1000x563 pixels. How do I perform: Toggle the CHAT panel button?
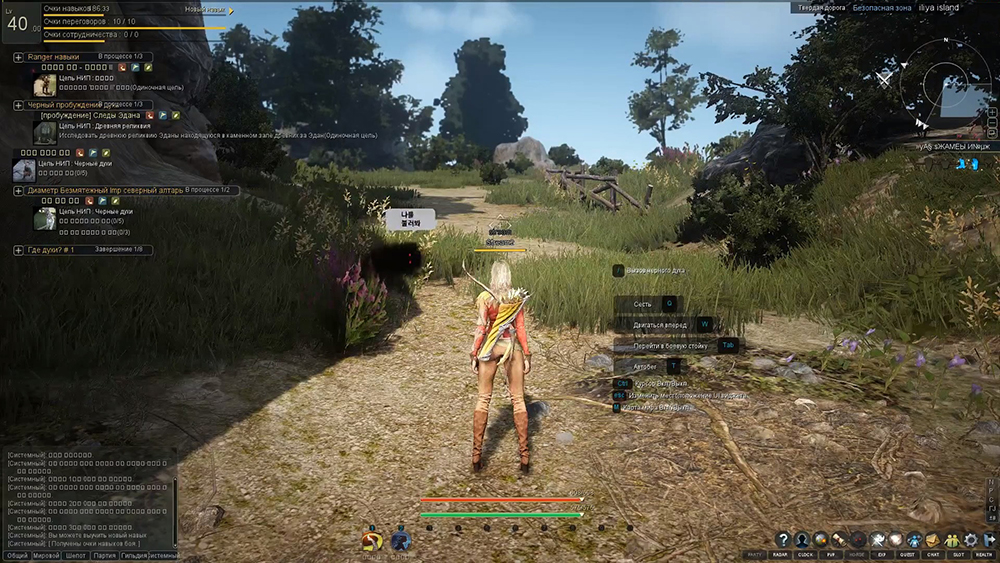point(933,555)
